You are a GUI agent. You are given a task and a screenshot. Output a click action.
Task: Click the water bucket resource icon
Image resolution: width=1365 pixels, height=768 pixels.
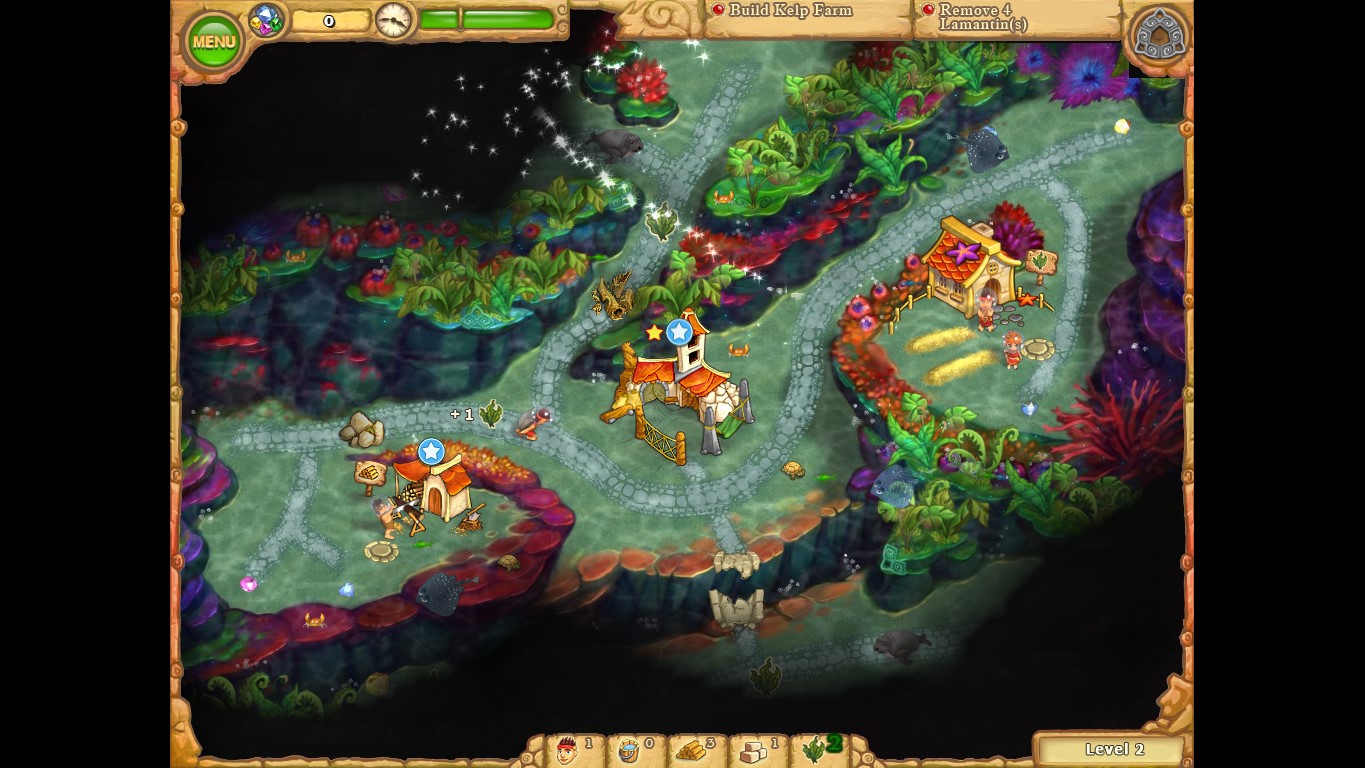click(630, 750)
